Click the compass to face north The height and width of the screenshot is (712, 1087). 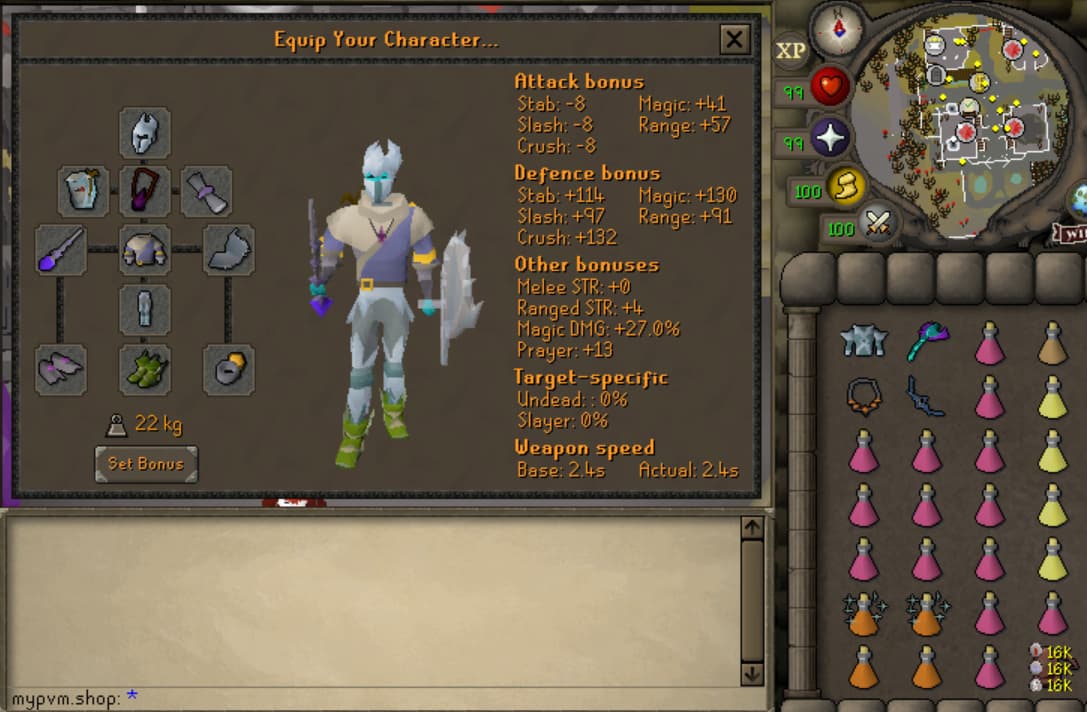point(838,29)
